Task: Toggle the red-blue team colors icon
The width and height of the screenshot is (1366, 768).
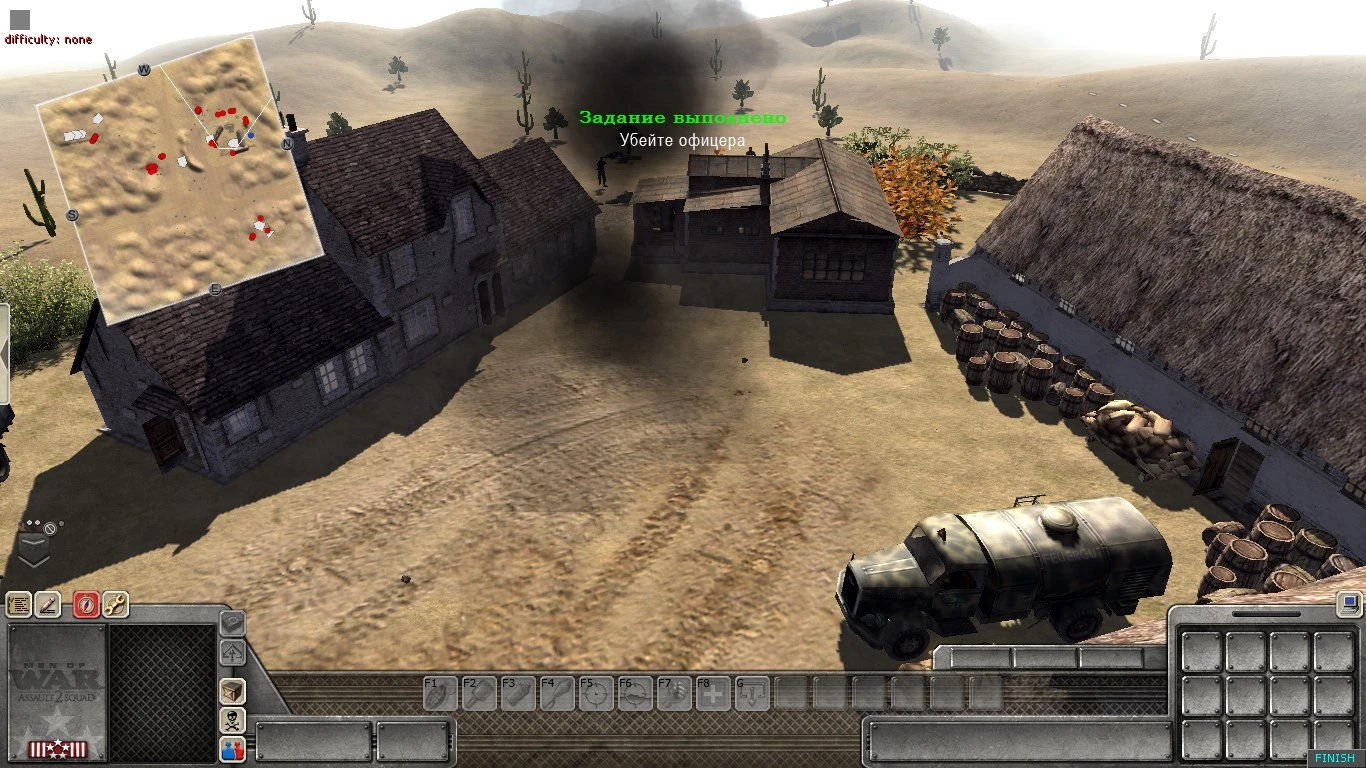Action: click(231, 749)
